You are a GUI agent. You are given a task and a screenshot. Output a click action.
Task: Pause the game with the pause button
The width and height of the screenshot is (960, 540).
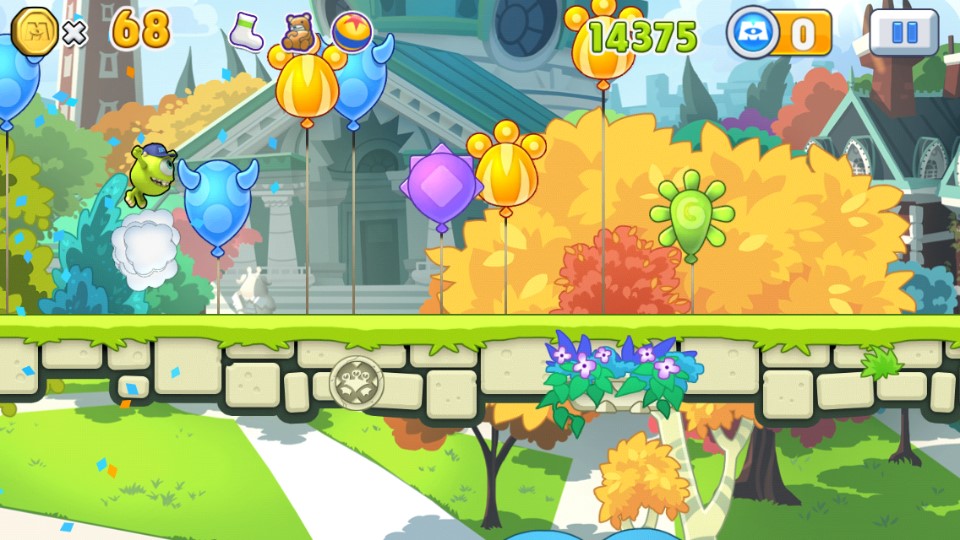(x=904, y=32)
